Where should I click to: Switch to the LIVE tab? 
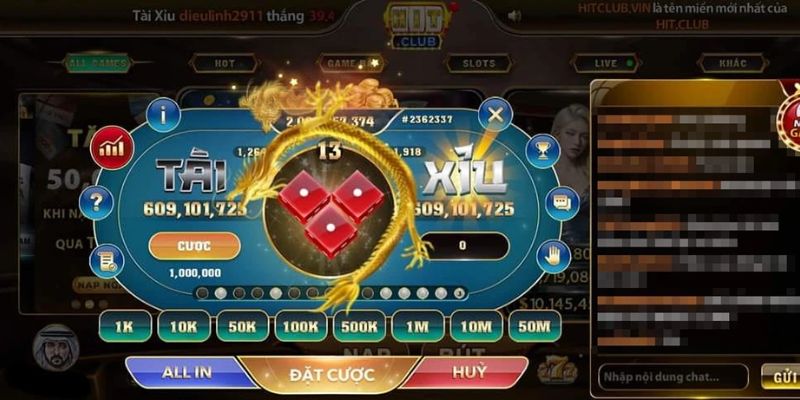coord(606,64)
